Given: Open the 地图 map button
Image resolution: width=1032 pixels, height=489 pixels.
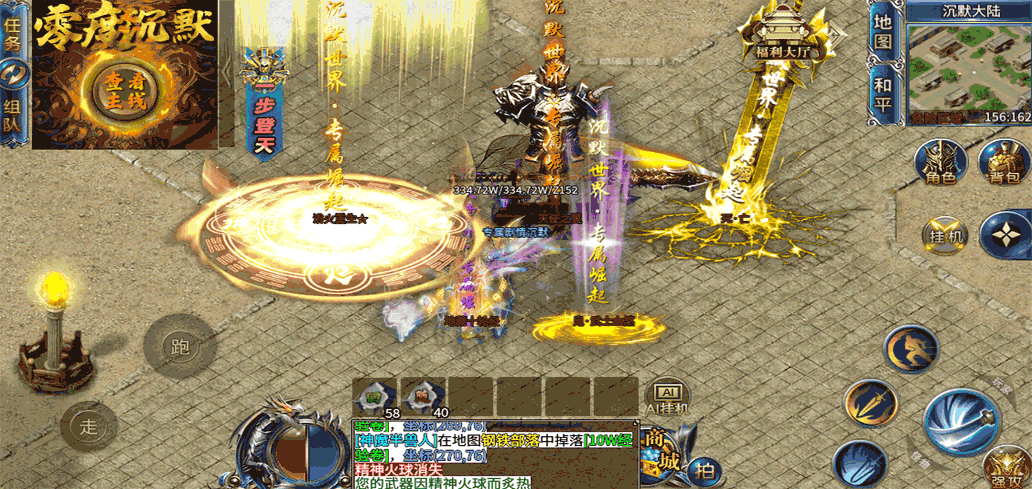Looking at the screenshot, I should [882, 32].
